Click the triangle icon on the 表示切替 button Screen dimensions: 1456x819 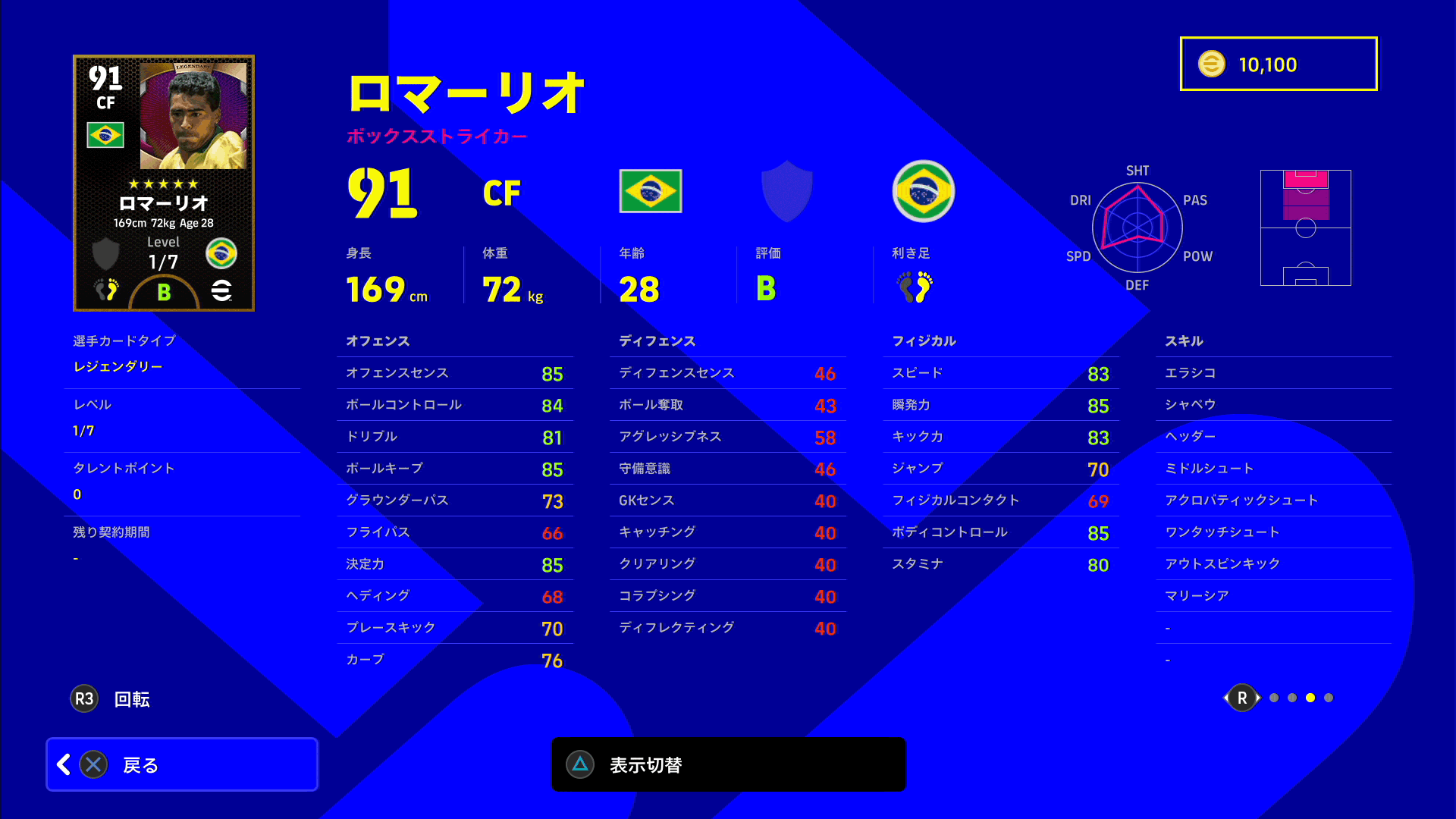tap(580, 764)
